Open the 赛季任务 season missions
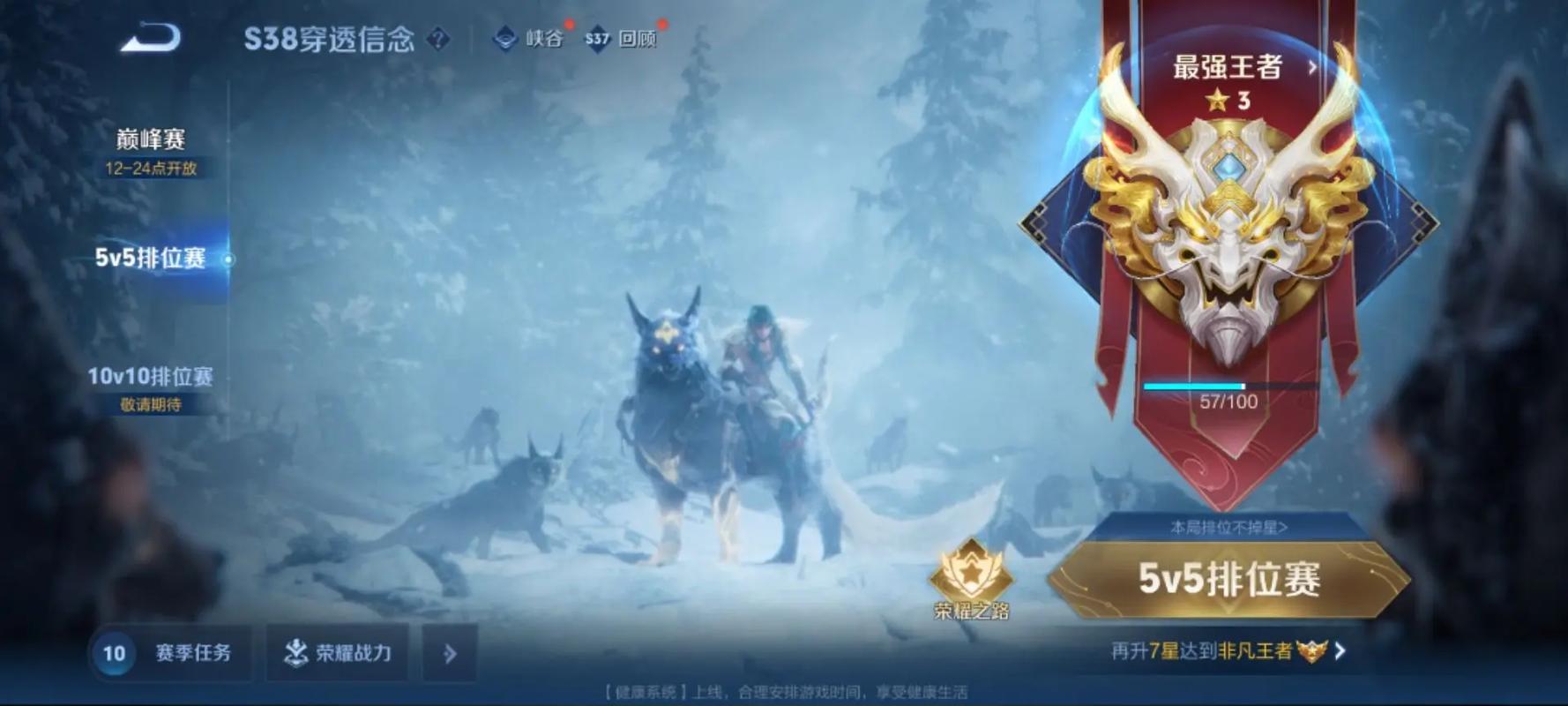The height and width of the screenshot is (706, 1568). [172, 653]
